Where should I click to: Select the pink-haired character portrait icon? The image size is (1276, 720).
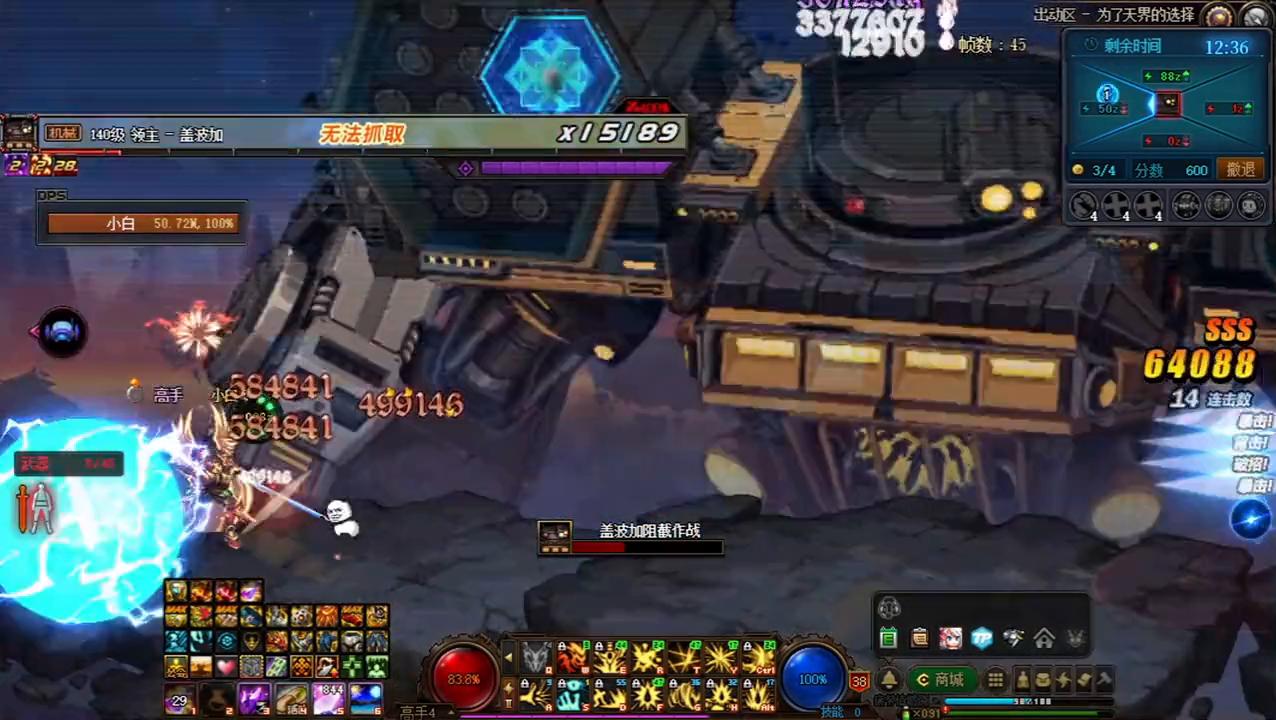[950, 638]
